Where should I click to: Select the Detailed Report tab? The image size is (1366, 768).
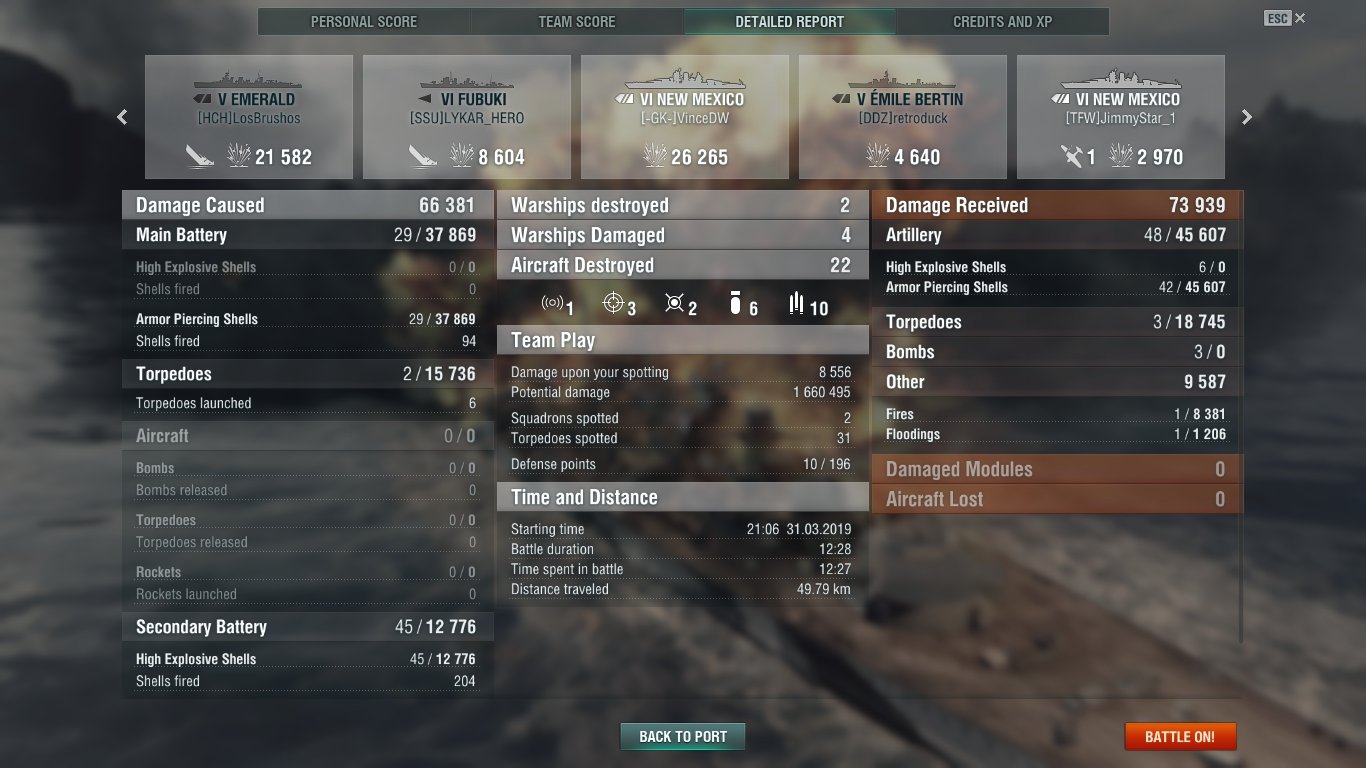point(789,21)
